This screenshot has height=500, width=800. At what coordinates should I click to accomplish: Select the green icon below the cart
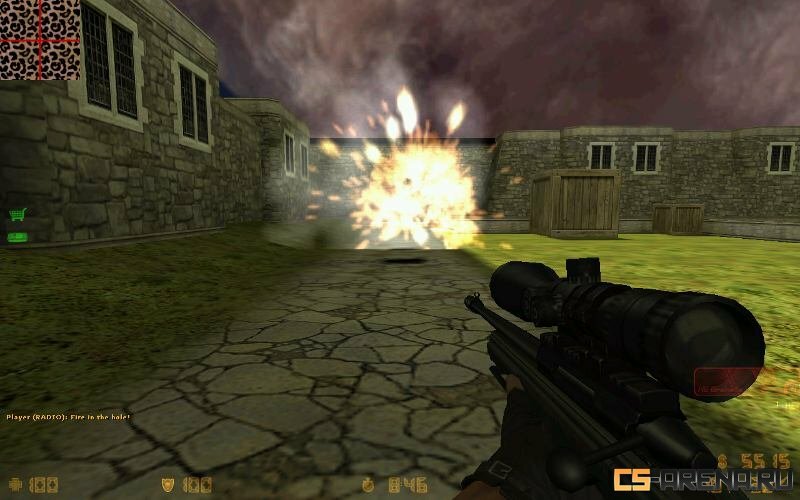pos(17,237)
